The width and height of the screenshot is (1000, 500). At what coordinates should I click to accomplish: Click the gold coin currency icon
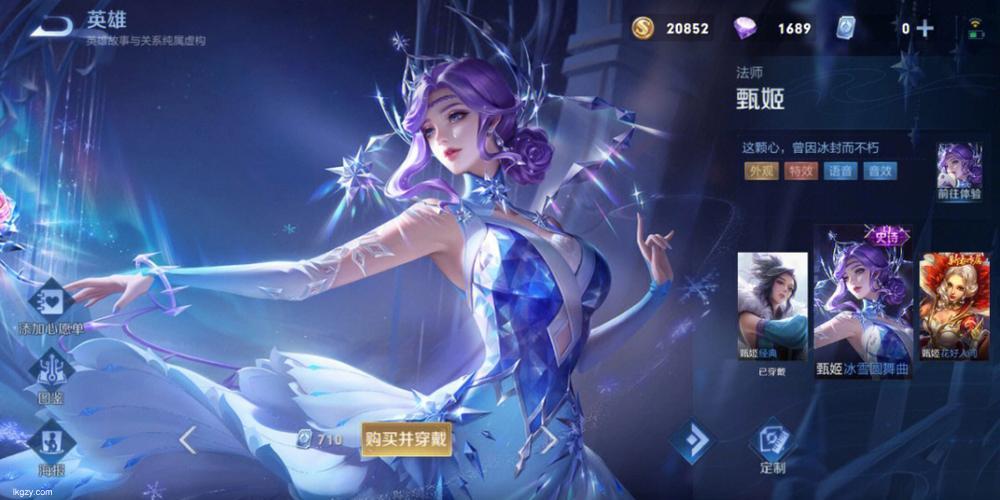click(x=643, y=28)
